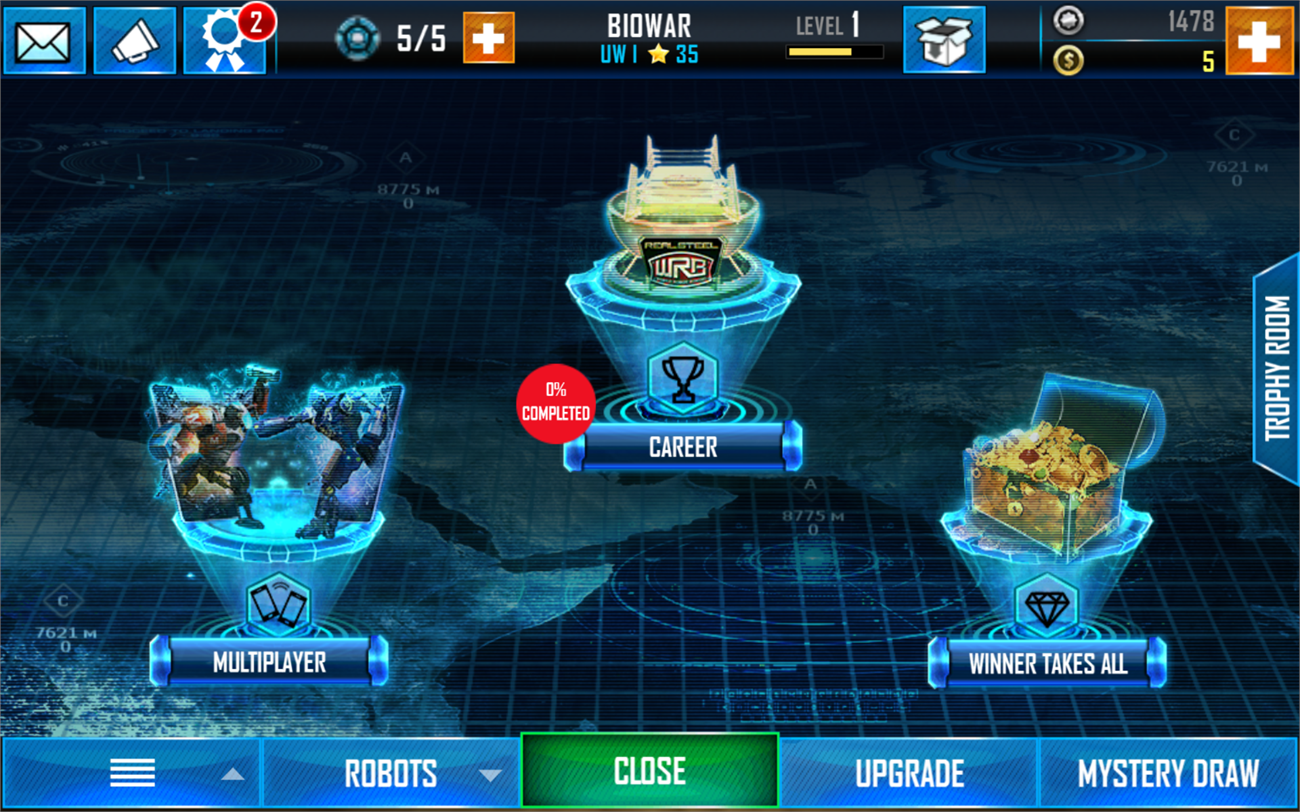The image size is (1300, 812).
Task: Check achievements on the ribbon badge icon
Action: (x=224, y=41)
